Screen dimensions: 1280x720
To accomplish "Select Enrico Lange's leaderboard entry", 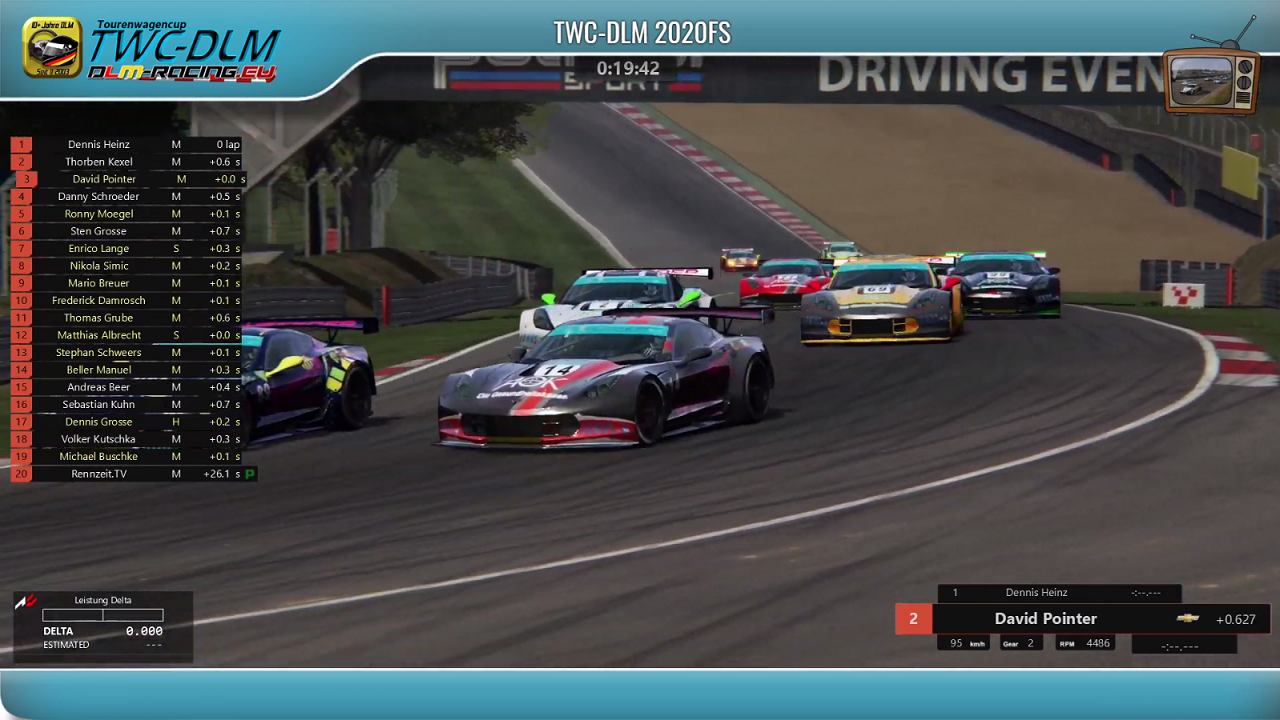I will 99,249.
